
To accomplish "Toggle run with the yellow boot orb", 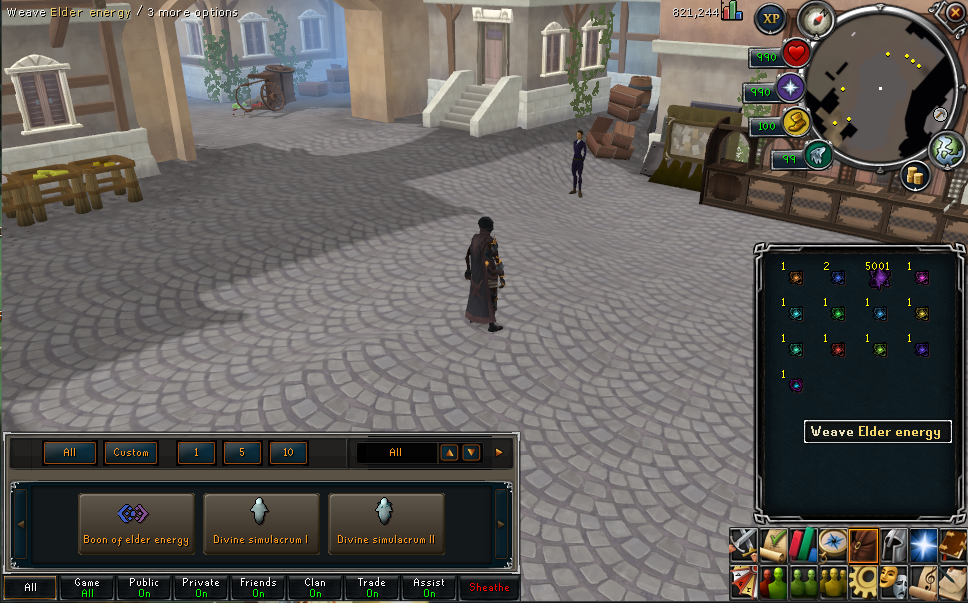I will (795, 122).
